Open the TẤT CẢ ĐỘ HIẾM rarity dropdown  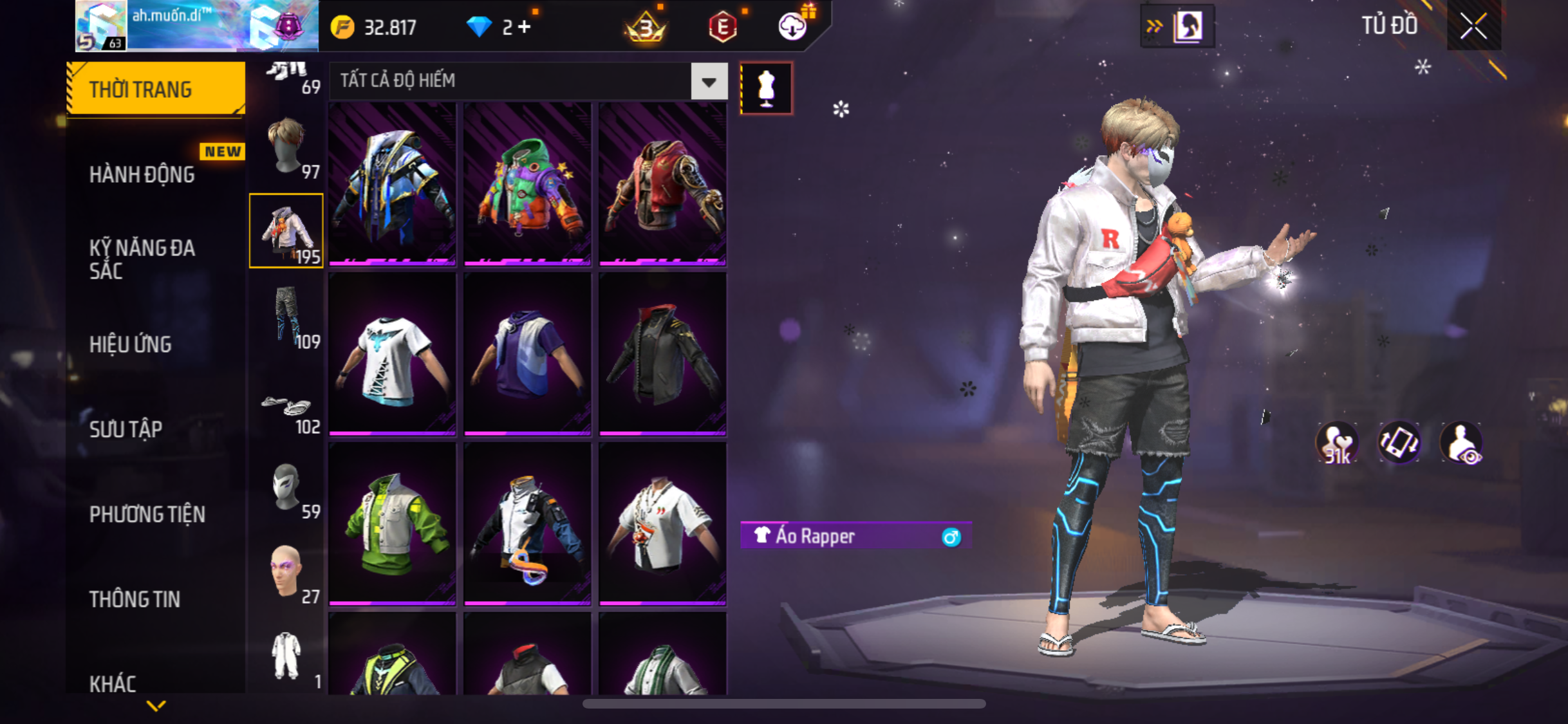tap(709, 82)
